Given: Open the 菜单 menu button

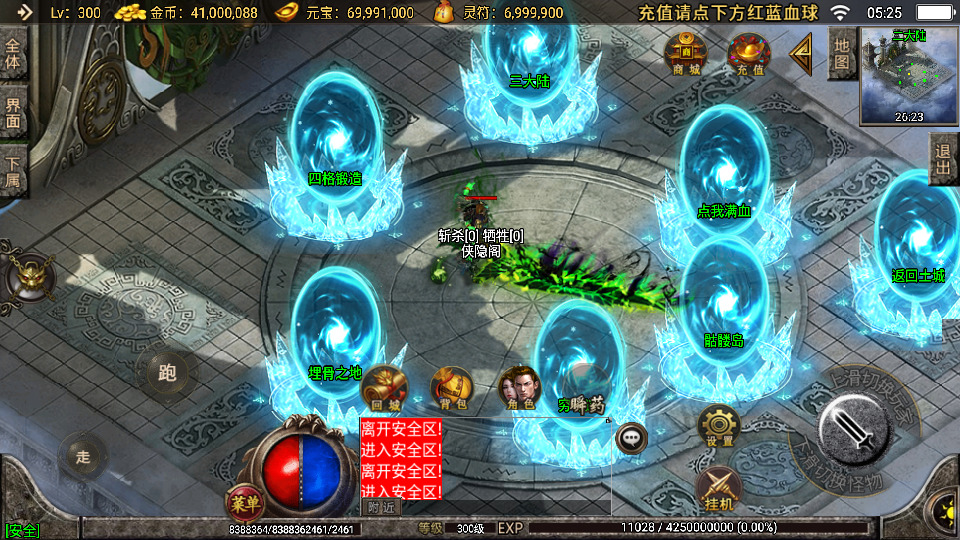Looking at the screenshot, I should point(243,500).
